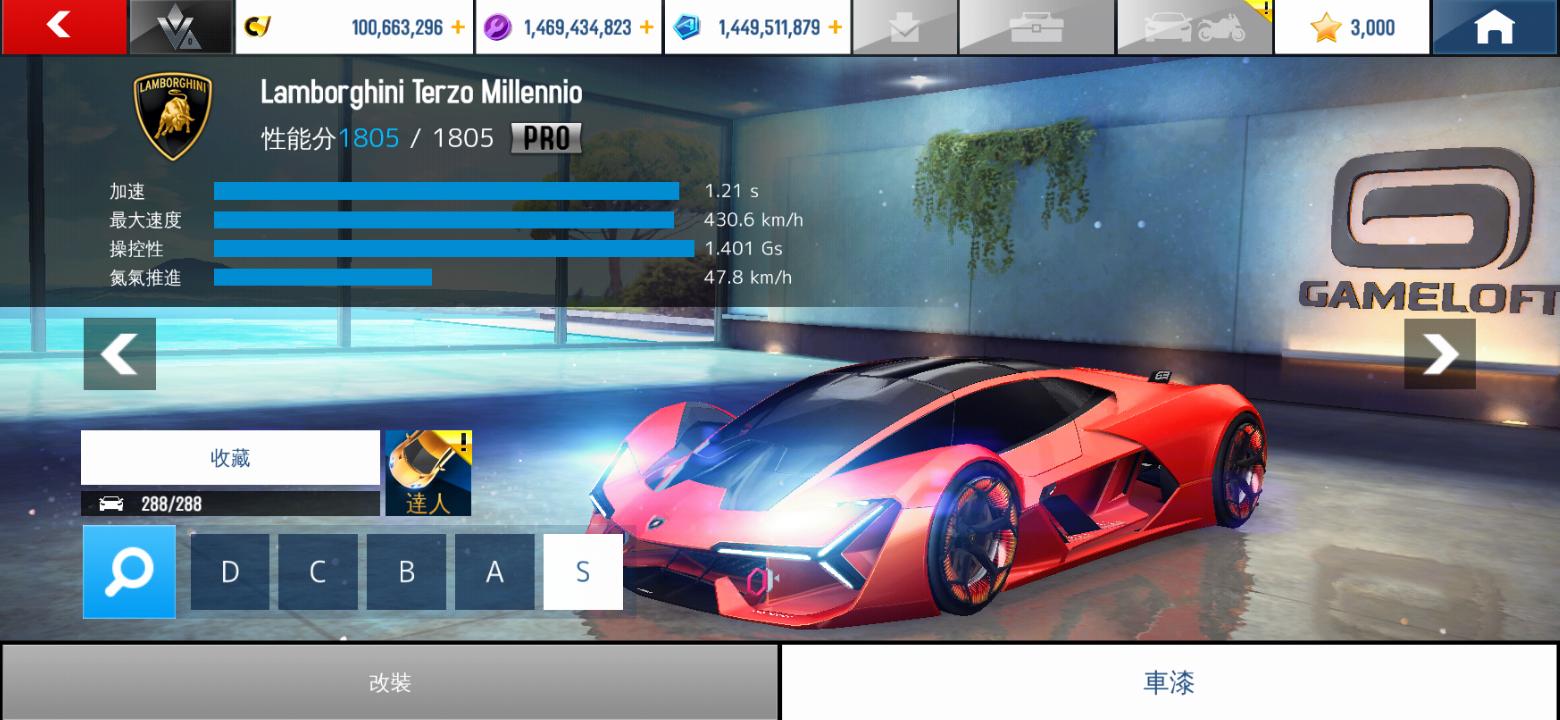
Task: Open the toolbox inventory icon
Action: point(1036,28)
